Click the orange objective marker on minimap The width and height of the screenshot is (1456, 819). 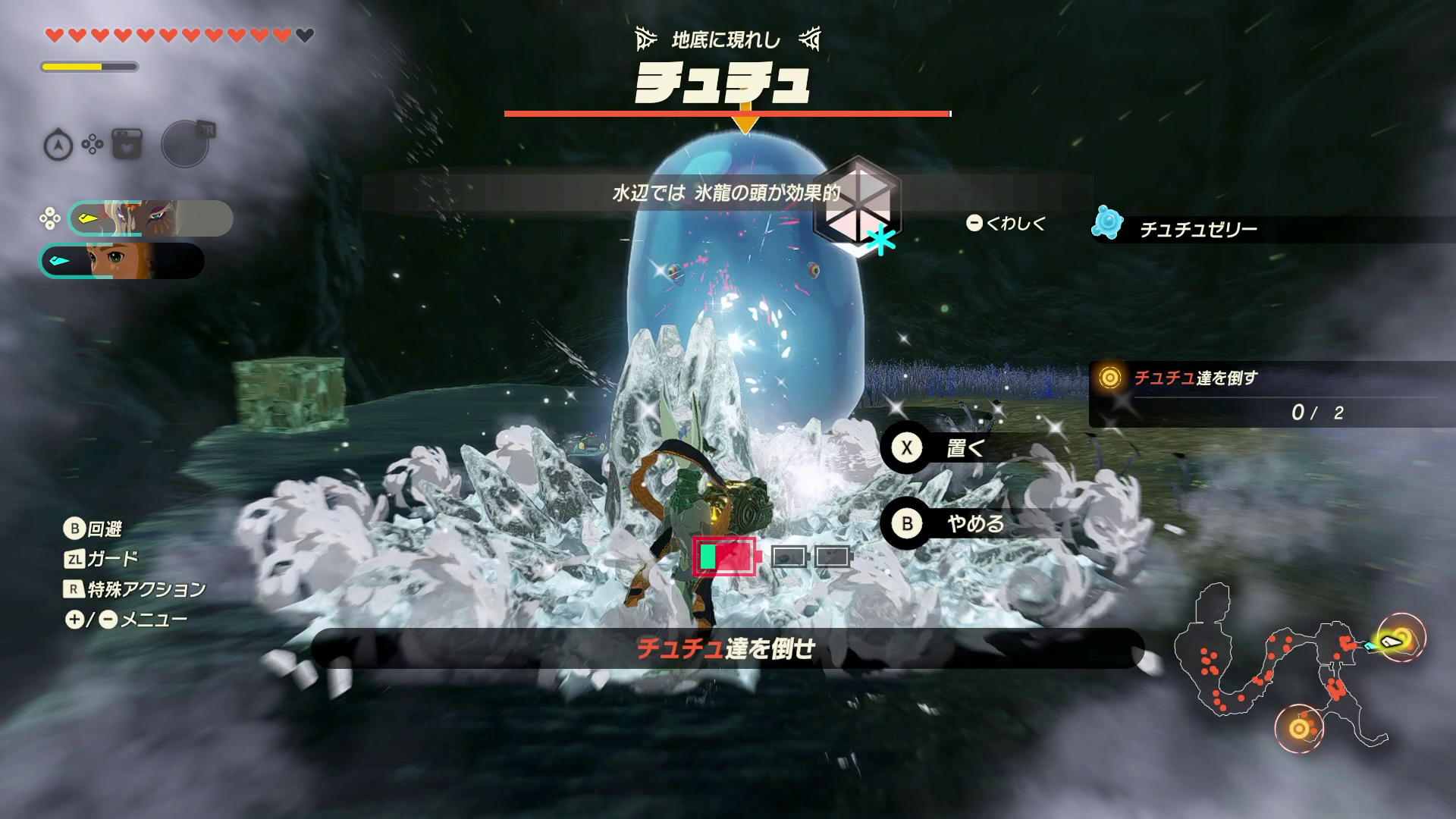[x=1298, y=730]
